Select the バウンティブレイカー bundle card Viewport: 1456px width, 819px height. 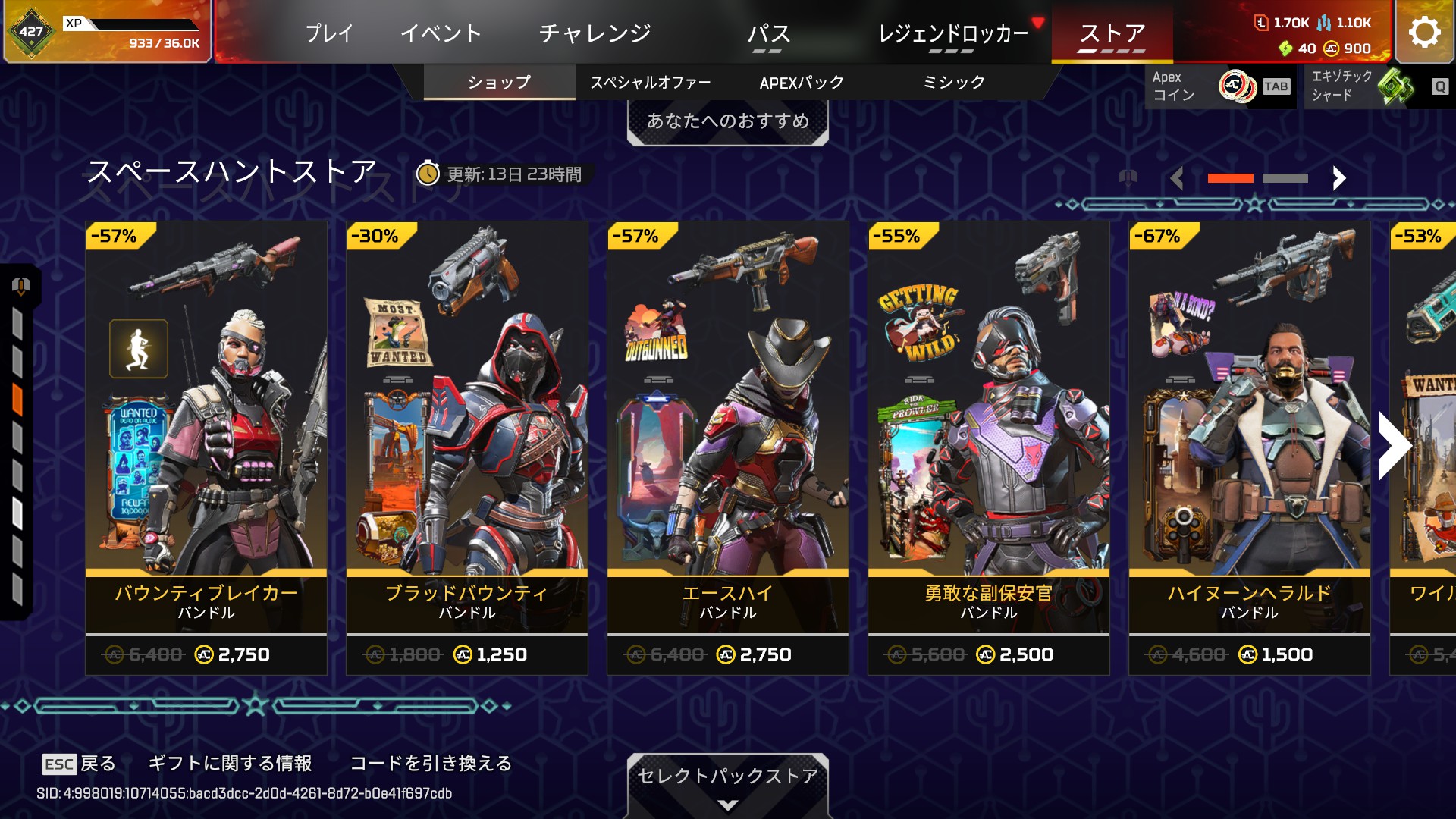pos(206,447)
